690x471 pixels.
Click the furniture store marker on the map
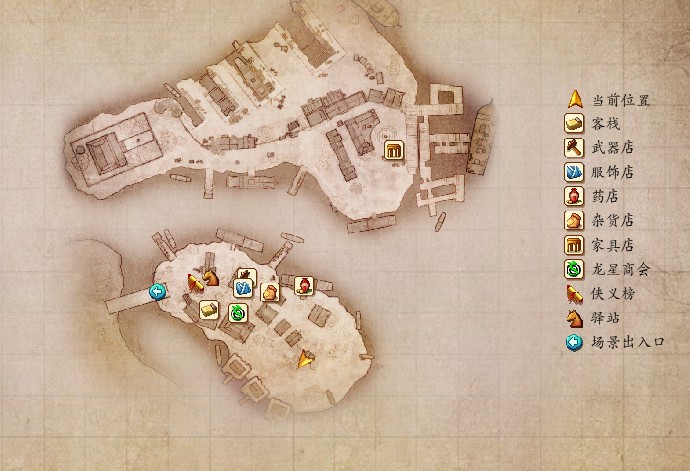coord(393,150)
